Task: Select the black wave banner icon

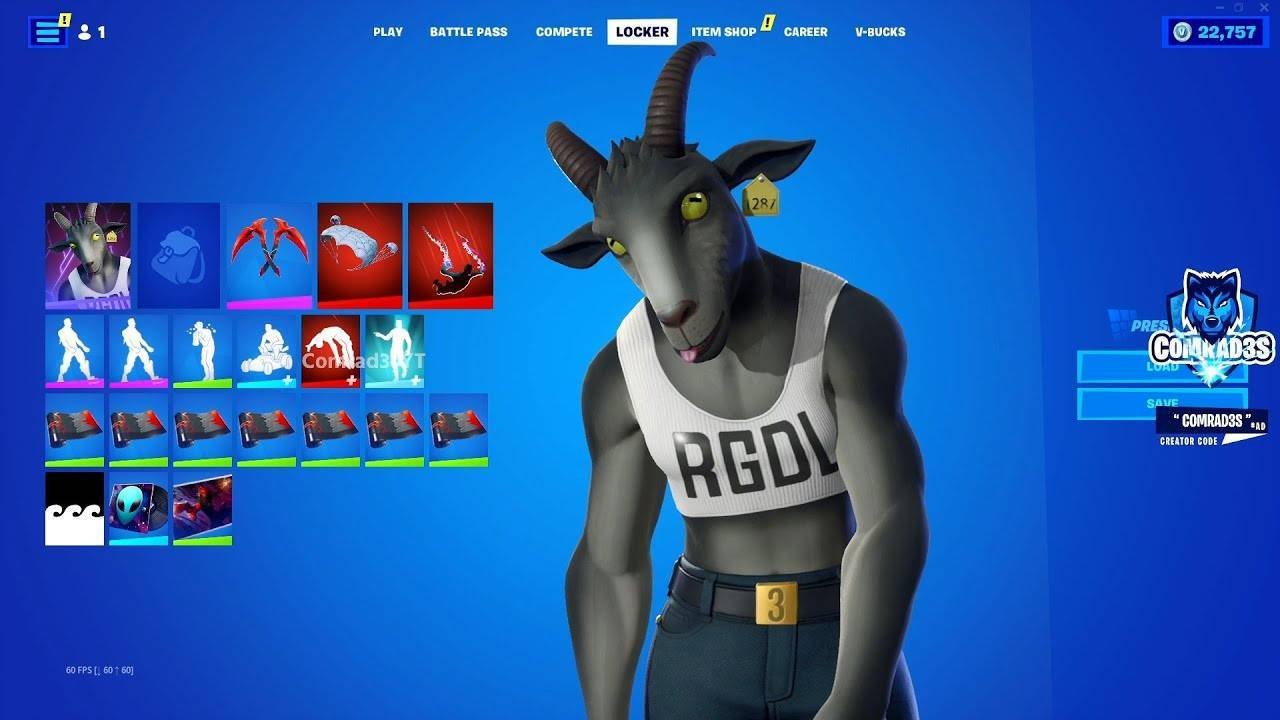Action: point(75,510)
